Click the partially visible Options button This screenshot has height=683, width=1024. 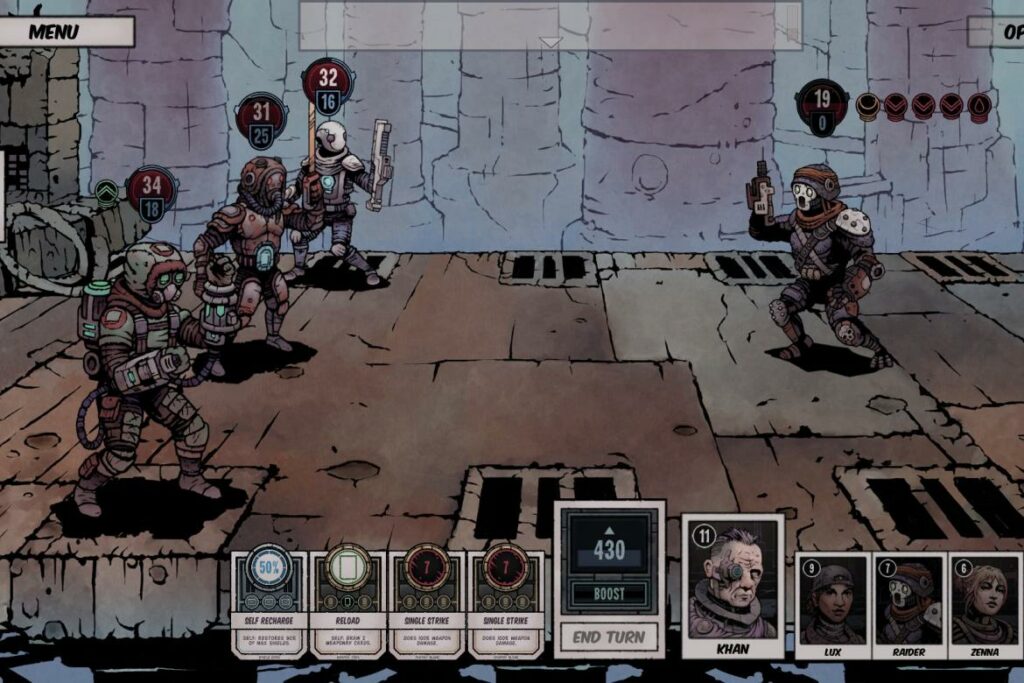coord(998,31)
